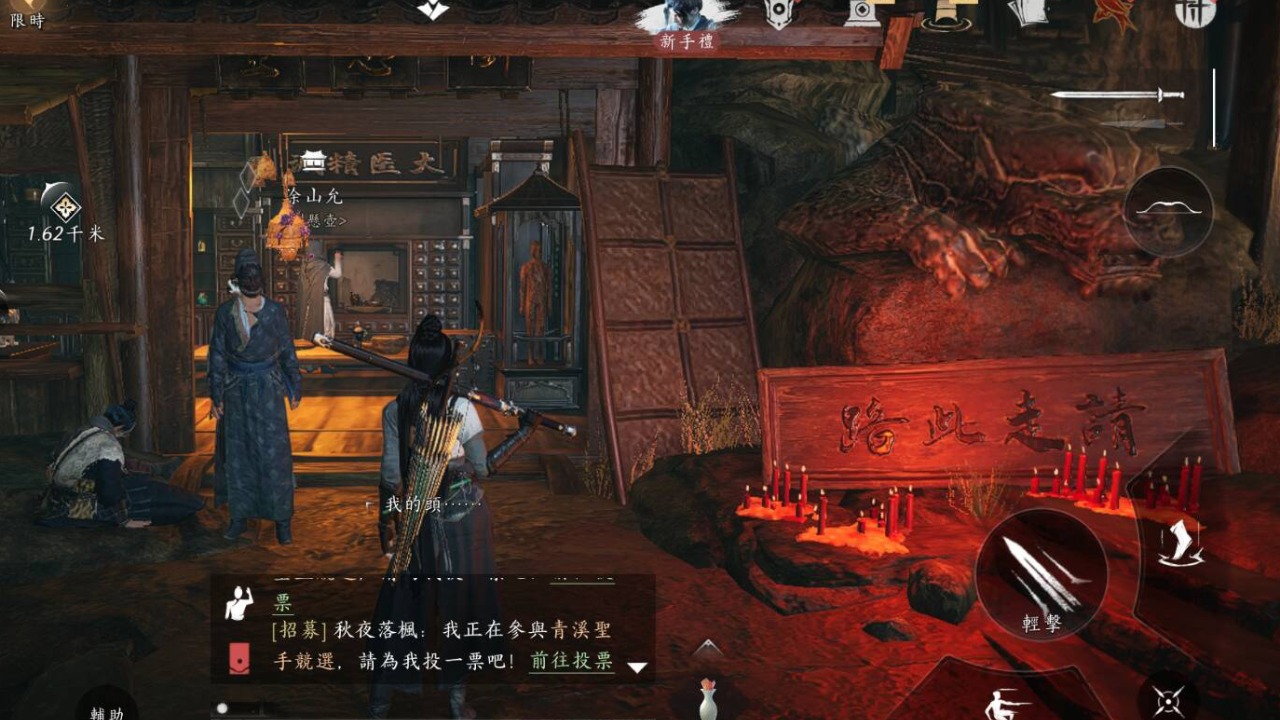Open the 新手禮 newcomer gift
Viewport: 1280px width, 720px height.
(688, 22)
